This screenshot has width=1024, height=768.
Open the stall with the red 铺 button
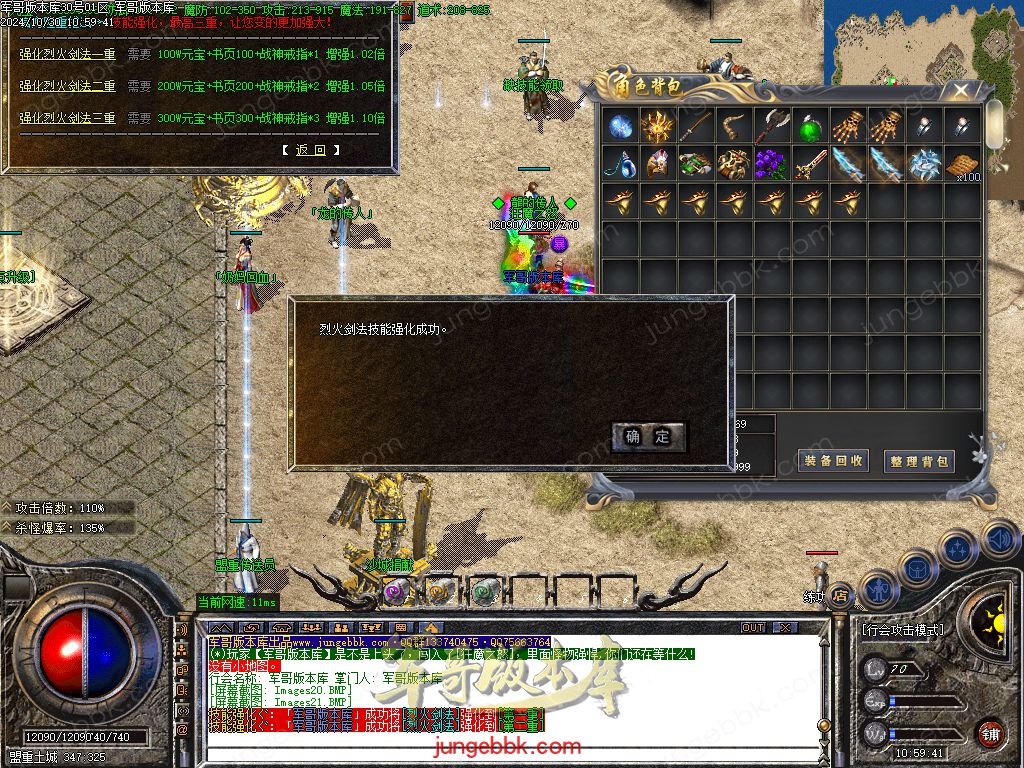990,733
